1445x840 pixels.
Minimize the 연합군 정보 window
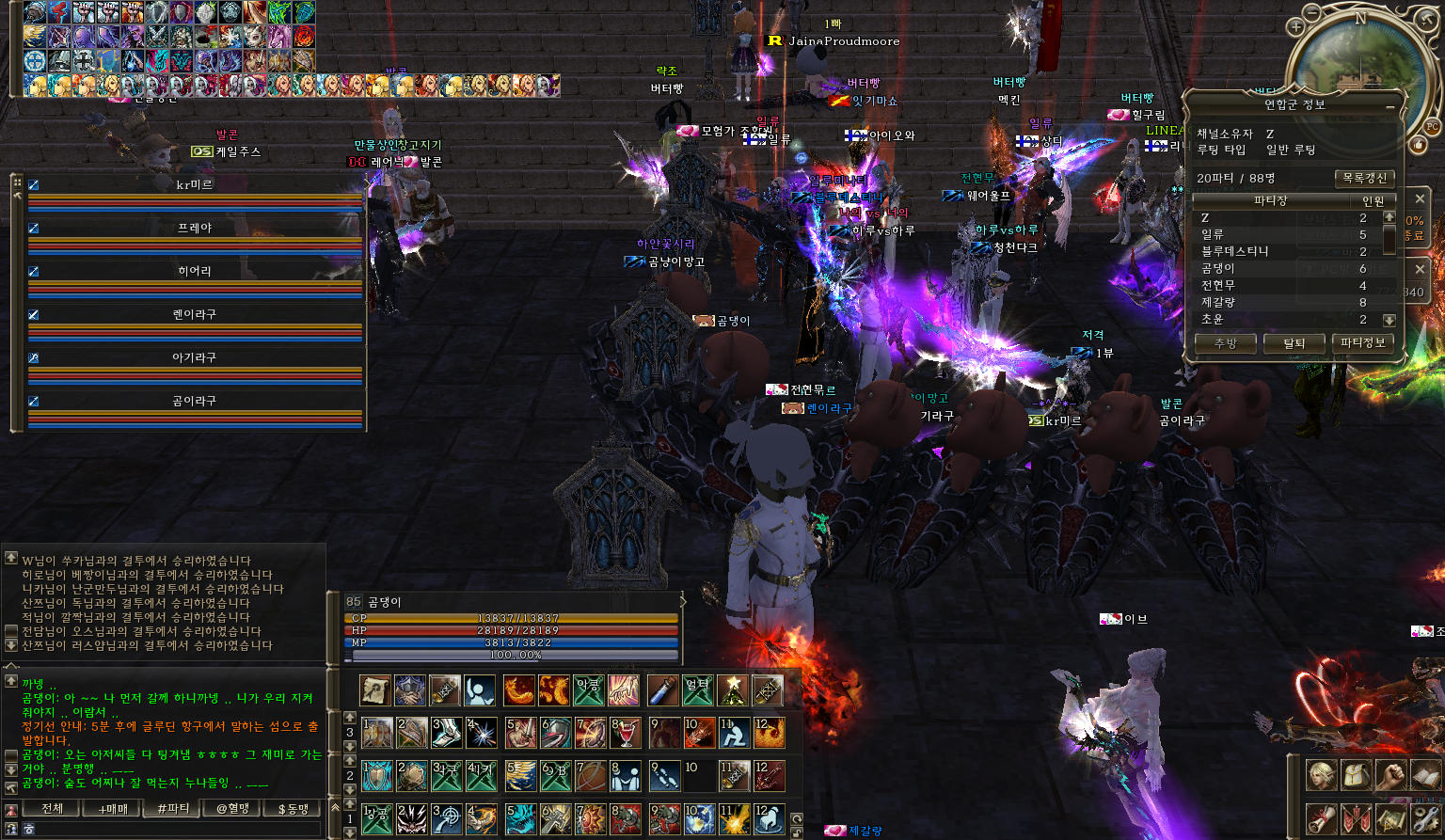click(1389, 106)
